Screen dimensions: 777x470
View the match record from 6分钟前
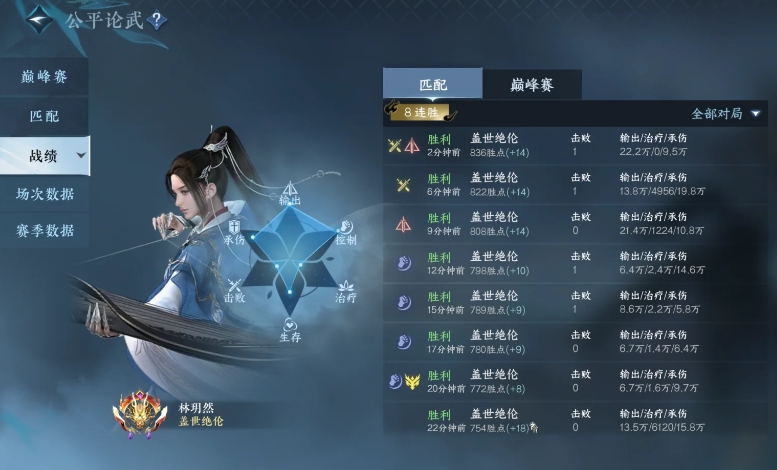point(575,184)
